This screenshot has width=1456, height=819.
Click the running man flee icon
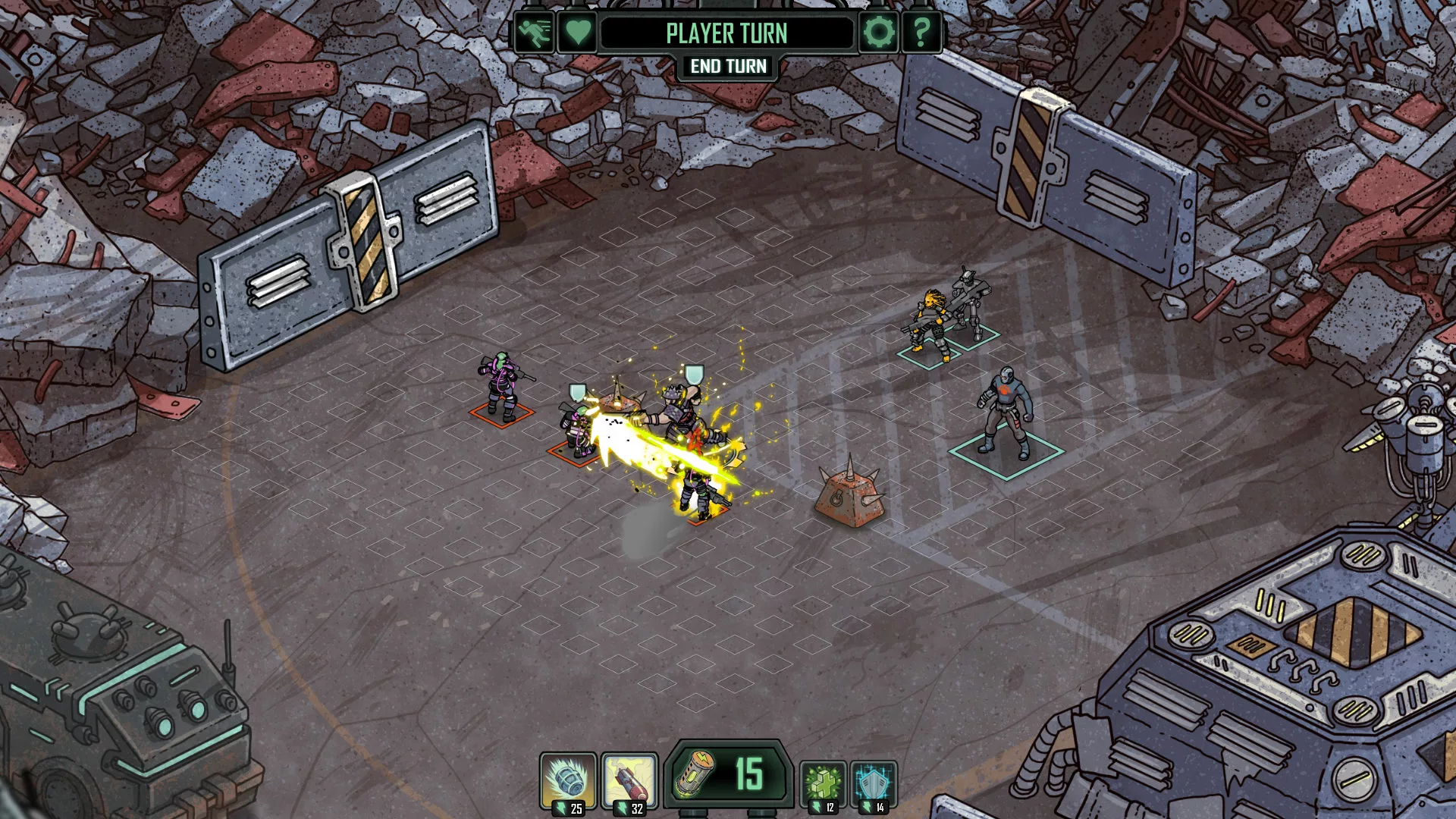click(x=534, y=33)
